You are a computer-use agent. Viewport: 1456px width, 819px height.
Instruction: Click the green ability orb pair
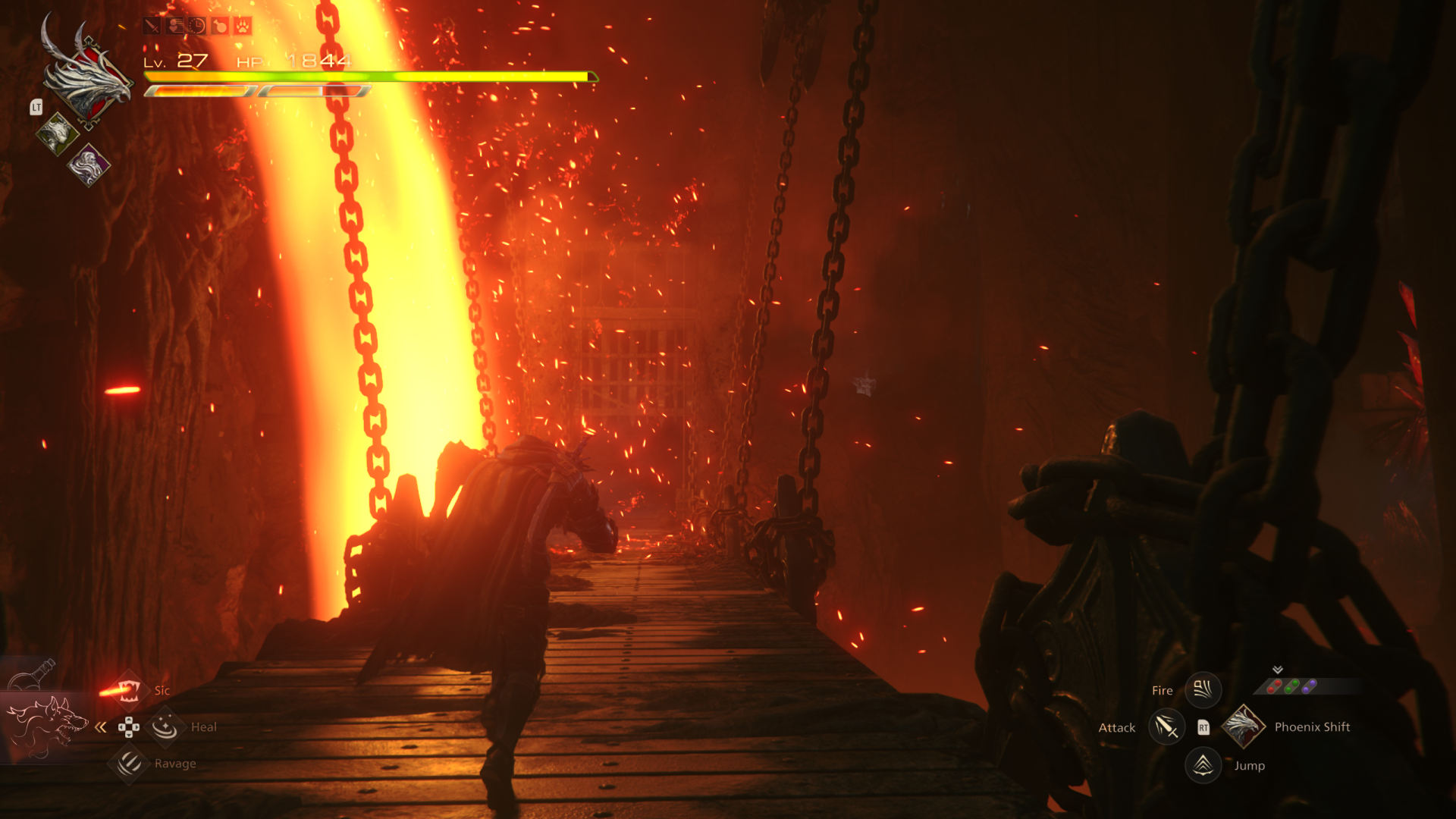click(x=1292, y=686)
